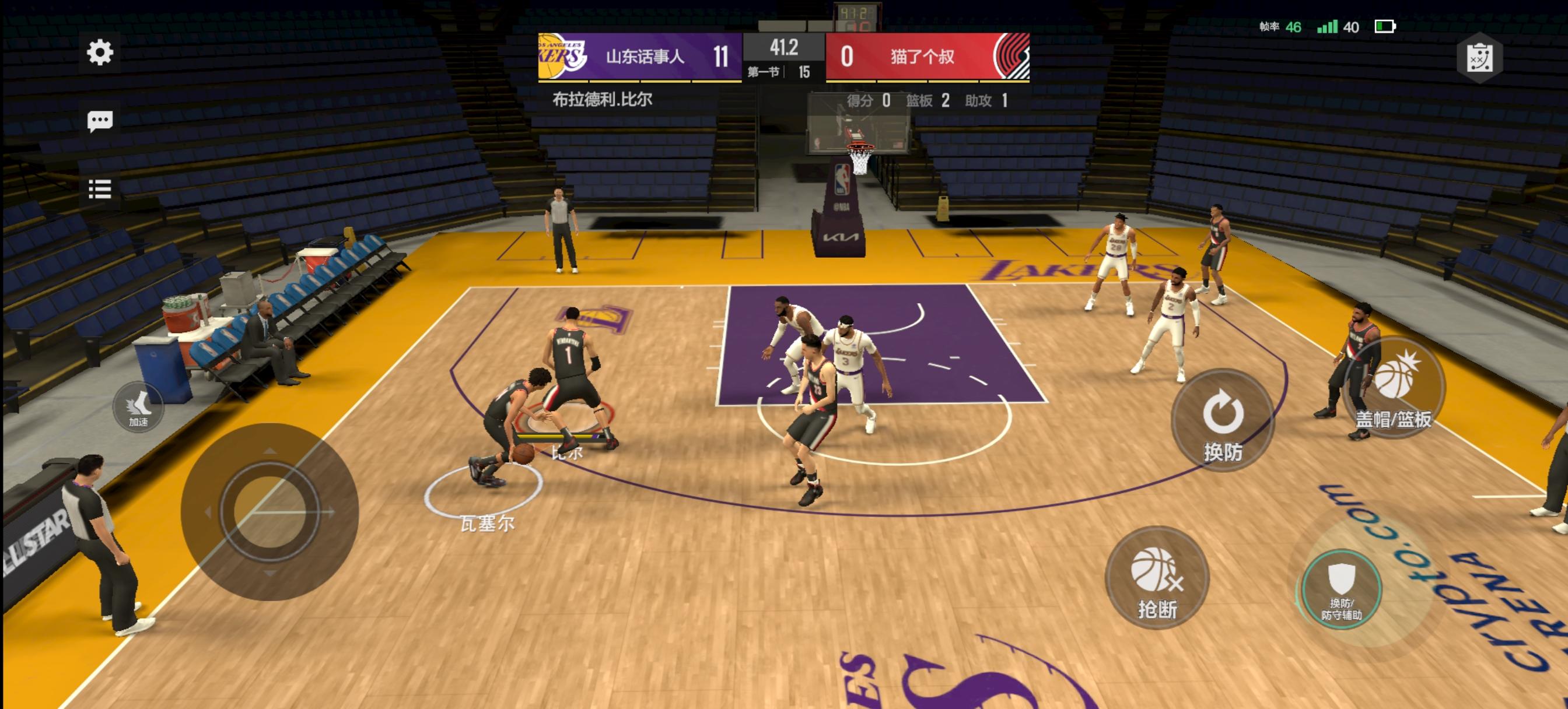Activate the 换防 switch defender button
Viewport: 1568px width, 709px height.
click(1222, 420)
